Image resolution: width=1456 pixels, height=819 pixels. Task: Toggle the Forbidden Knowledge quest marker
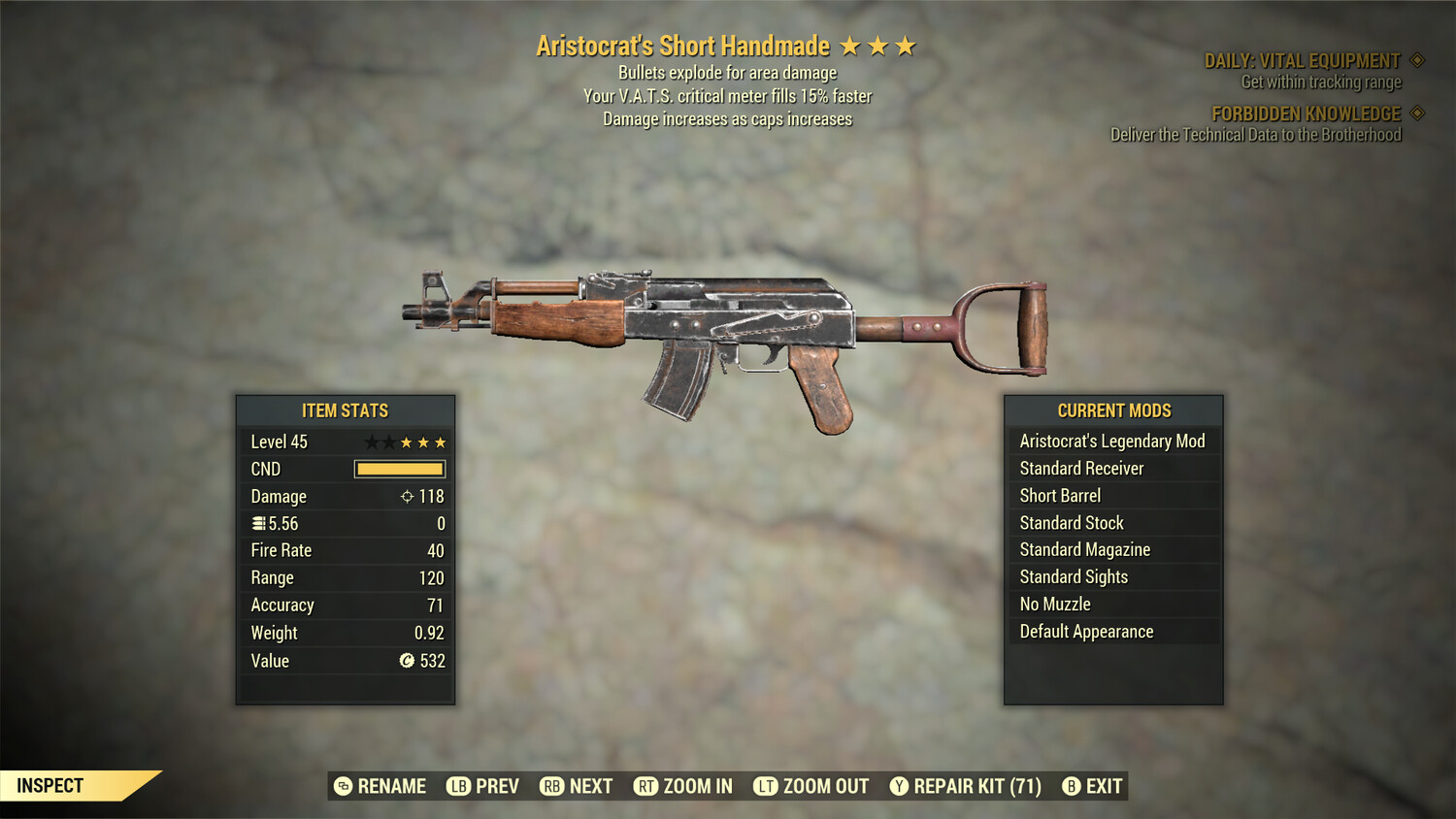(x=1419, y=114)
